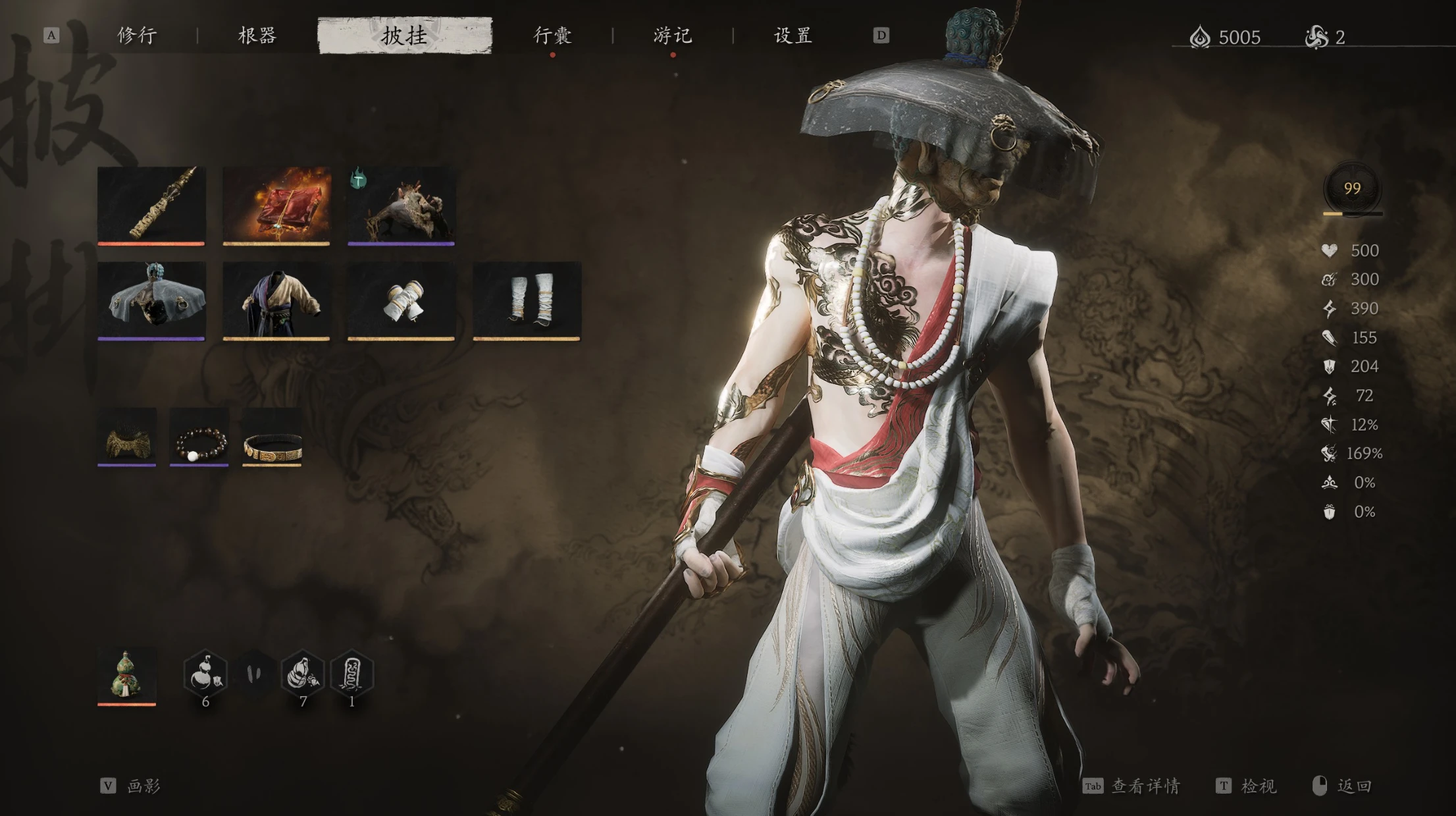The height and width of the screenshot is (816, 1456).
Task: Open the 行囊 inventory tab
Action: tap(552, 36)
